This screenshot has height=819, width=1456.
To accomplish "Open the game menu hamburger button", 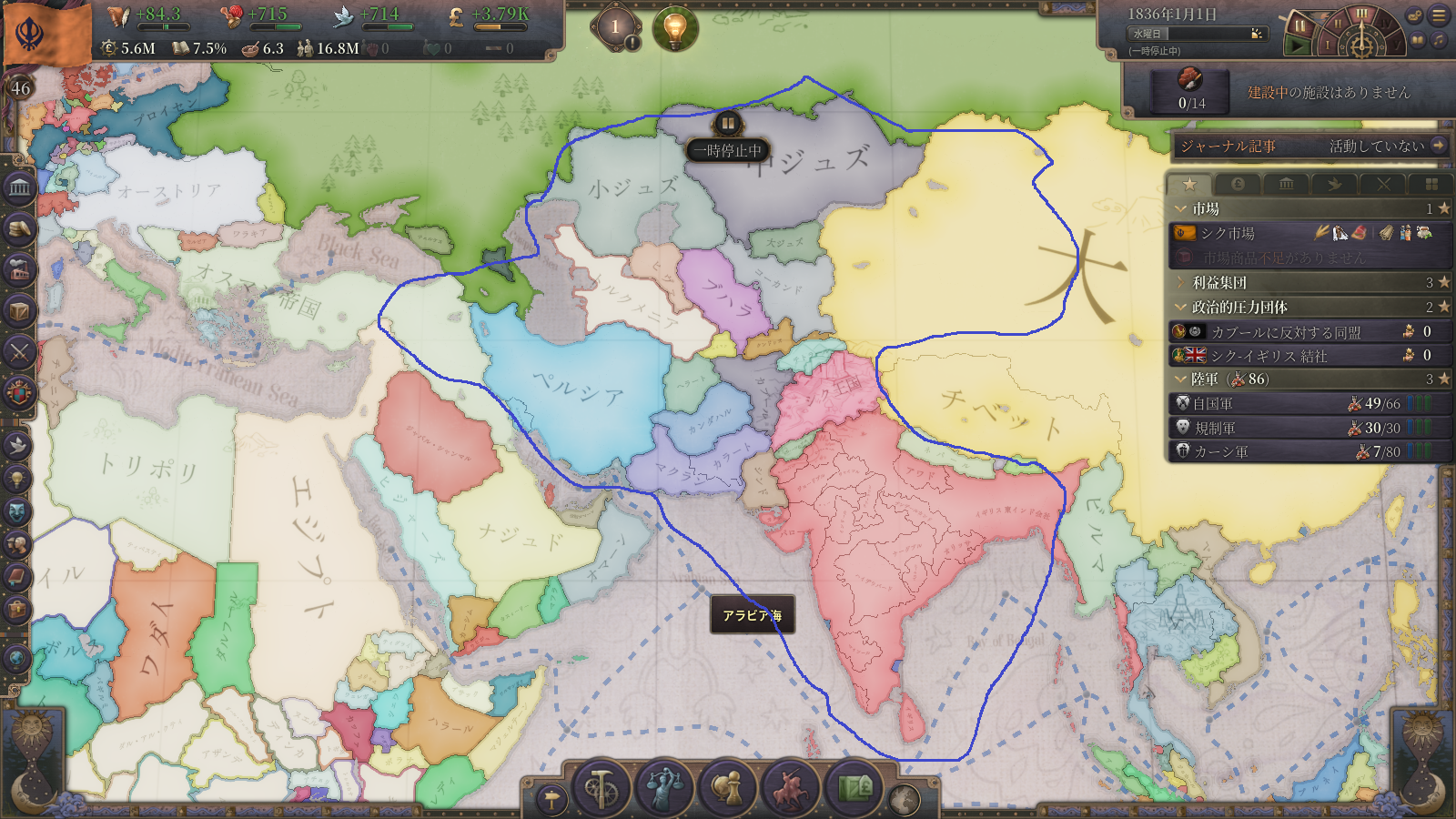I will pos(1439,15).
